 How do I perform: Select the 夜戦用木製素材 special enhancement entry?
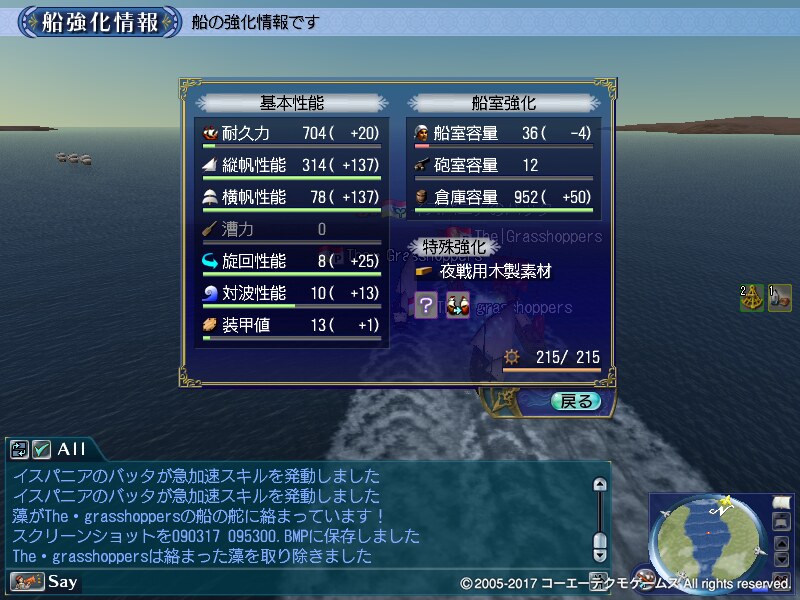tap(484, 271)
